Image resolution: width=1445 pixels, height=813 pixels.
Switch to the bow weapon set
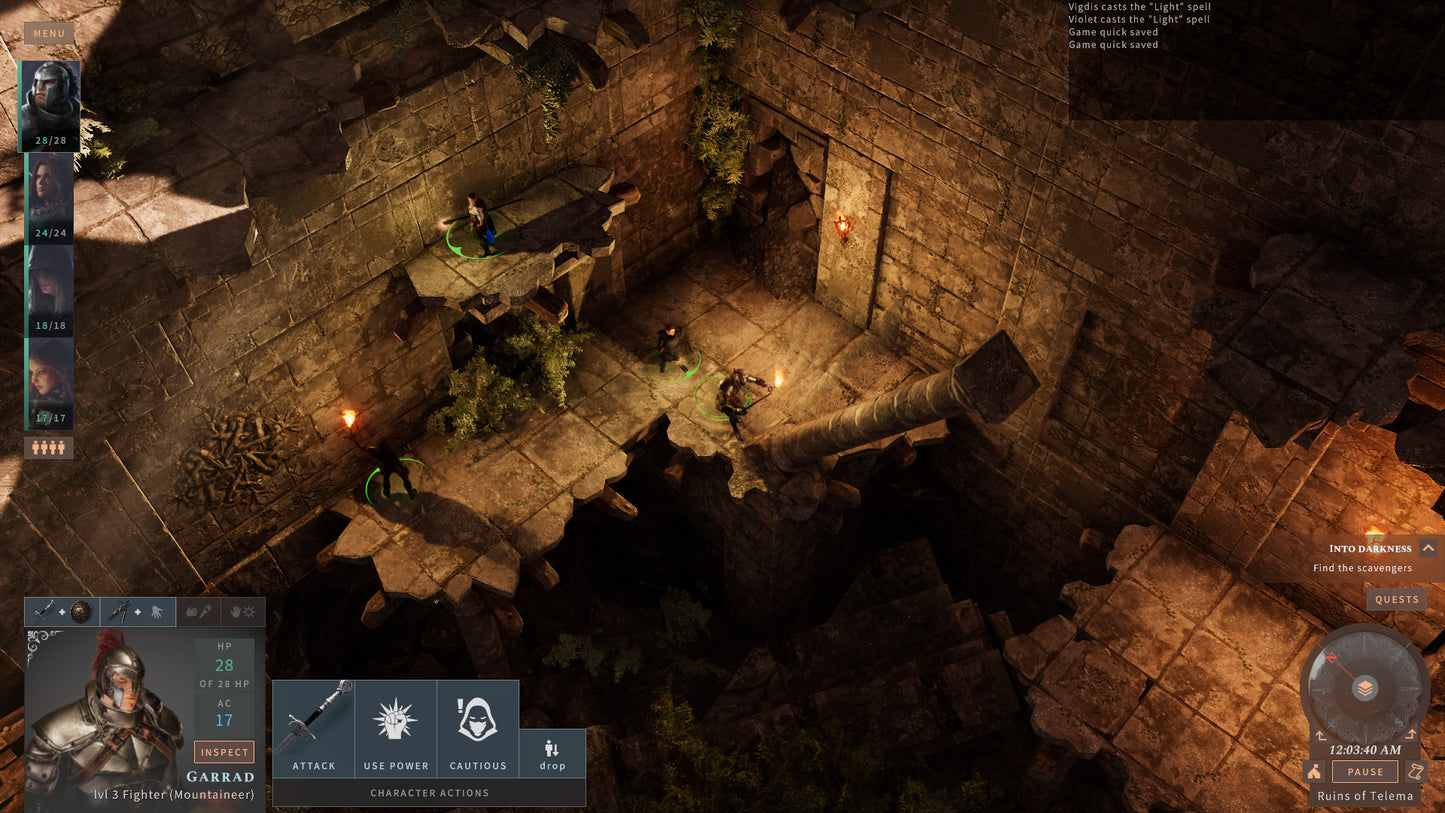(138, 612)
